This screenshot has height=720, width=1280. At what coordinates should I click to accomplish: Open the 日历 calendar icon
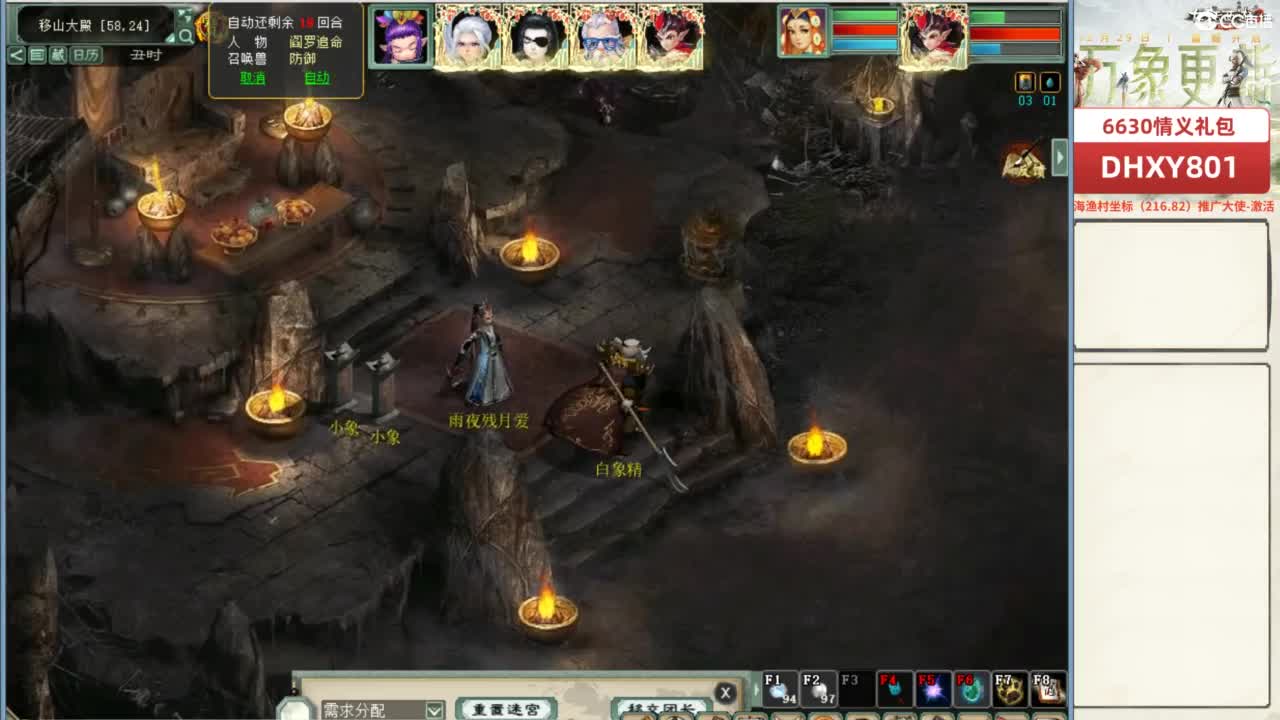click(x=85, y=54)
